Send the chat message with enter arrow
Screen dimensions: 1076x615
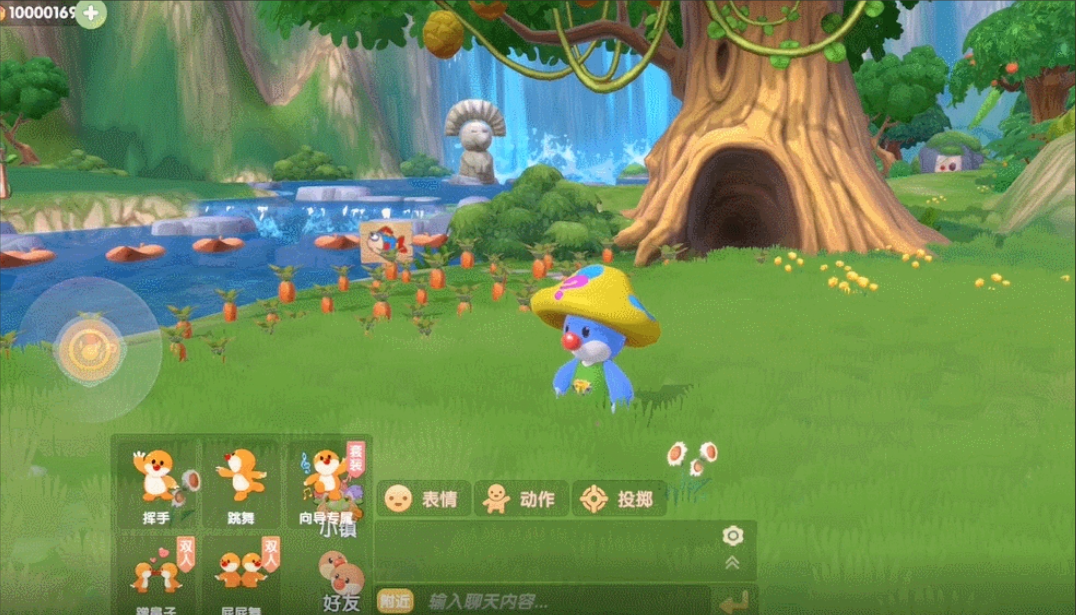point(732,602)
